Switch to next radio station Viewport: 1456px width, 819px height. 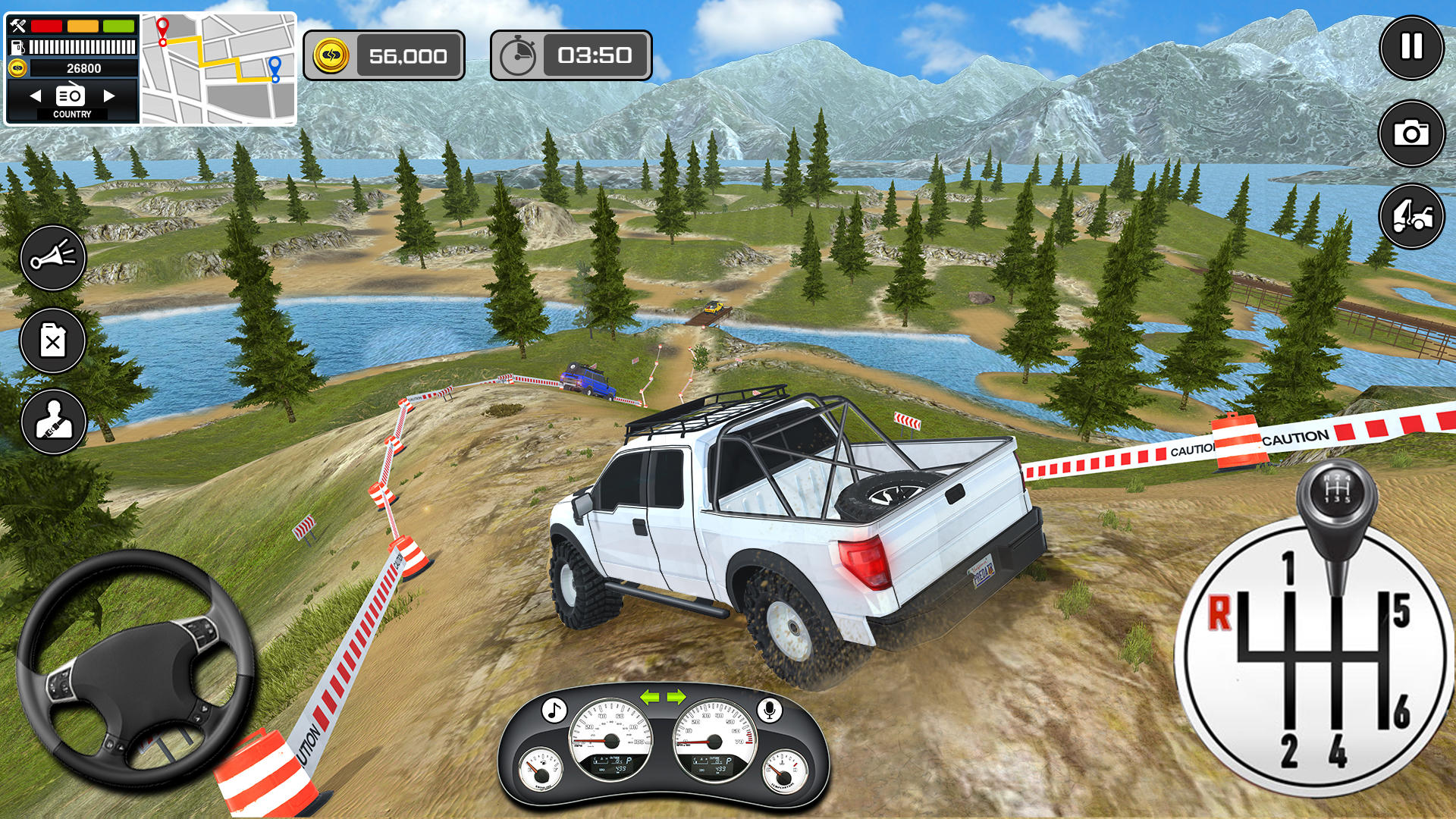(x=109, y=96)
